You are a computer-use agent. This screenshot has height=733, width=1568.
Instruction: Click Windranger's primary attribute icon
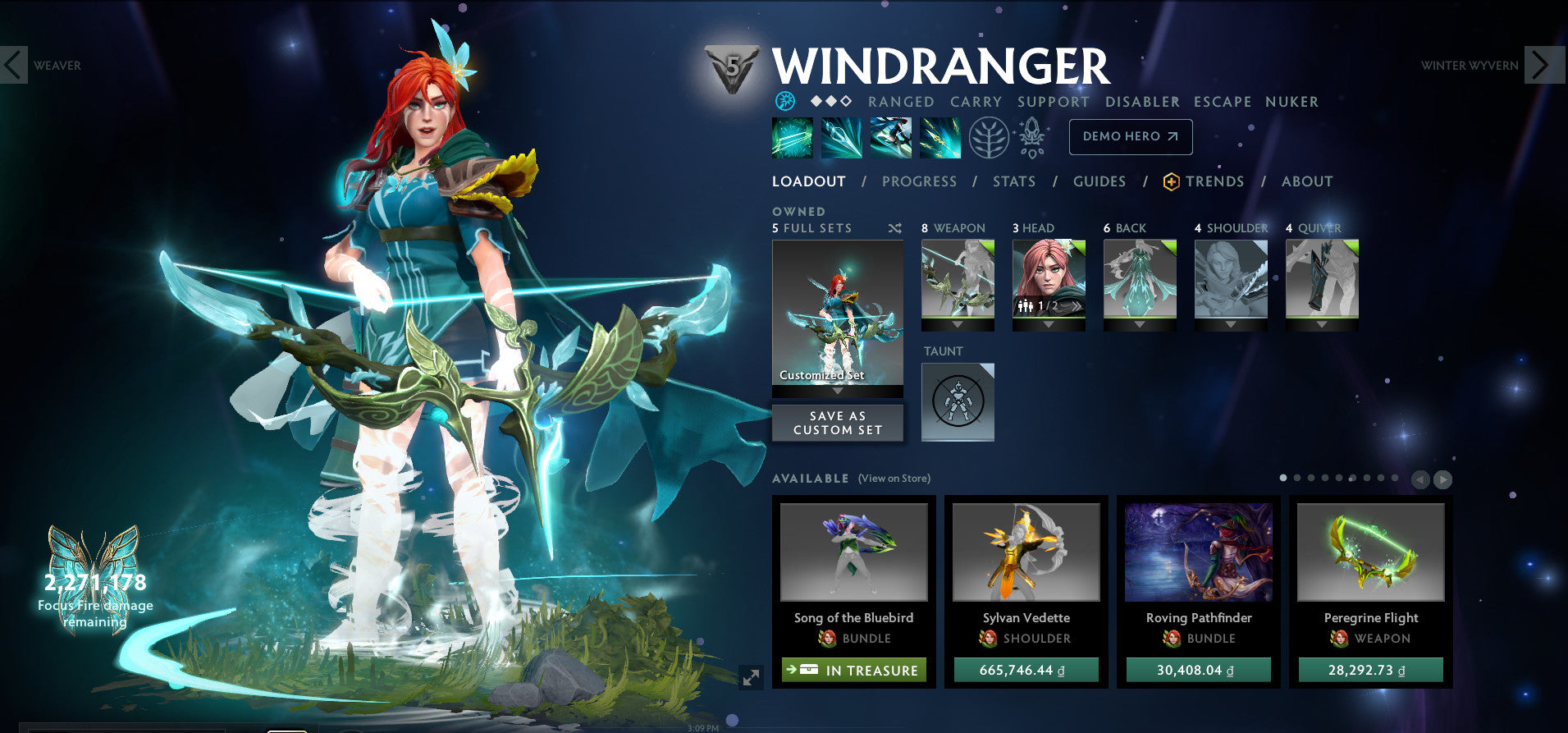coord(787,101)
